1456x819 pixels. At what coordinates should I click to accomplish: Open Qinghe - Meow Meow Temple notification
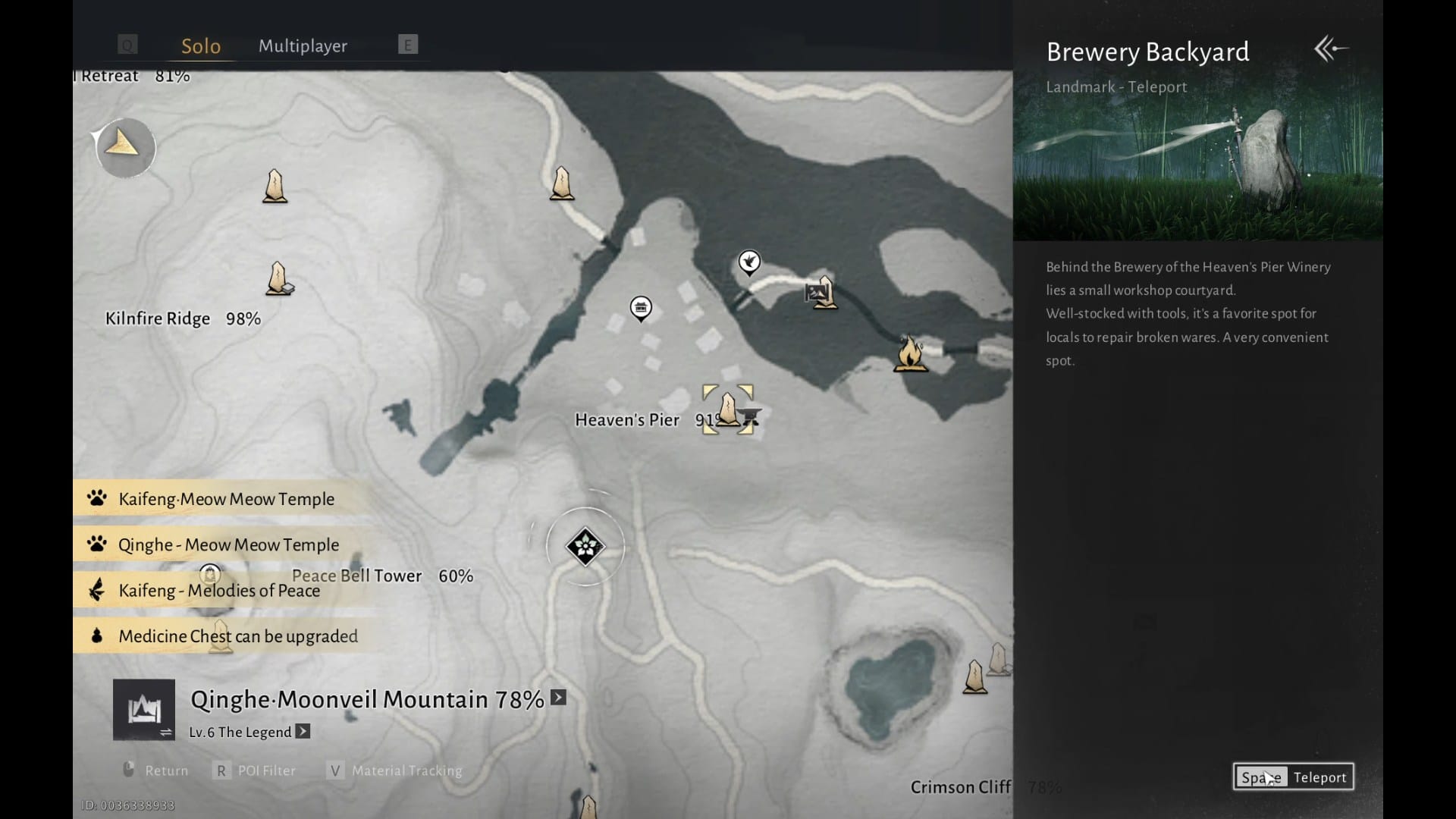coord(228,544)
